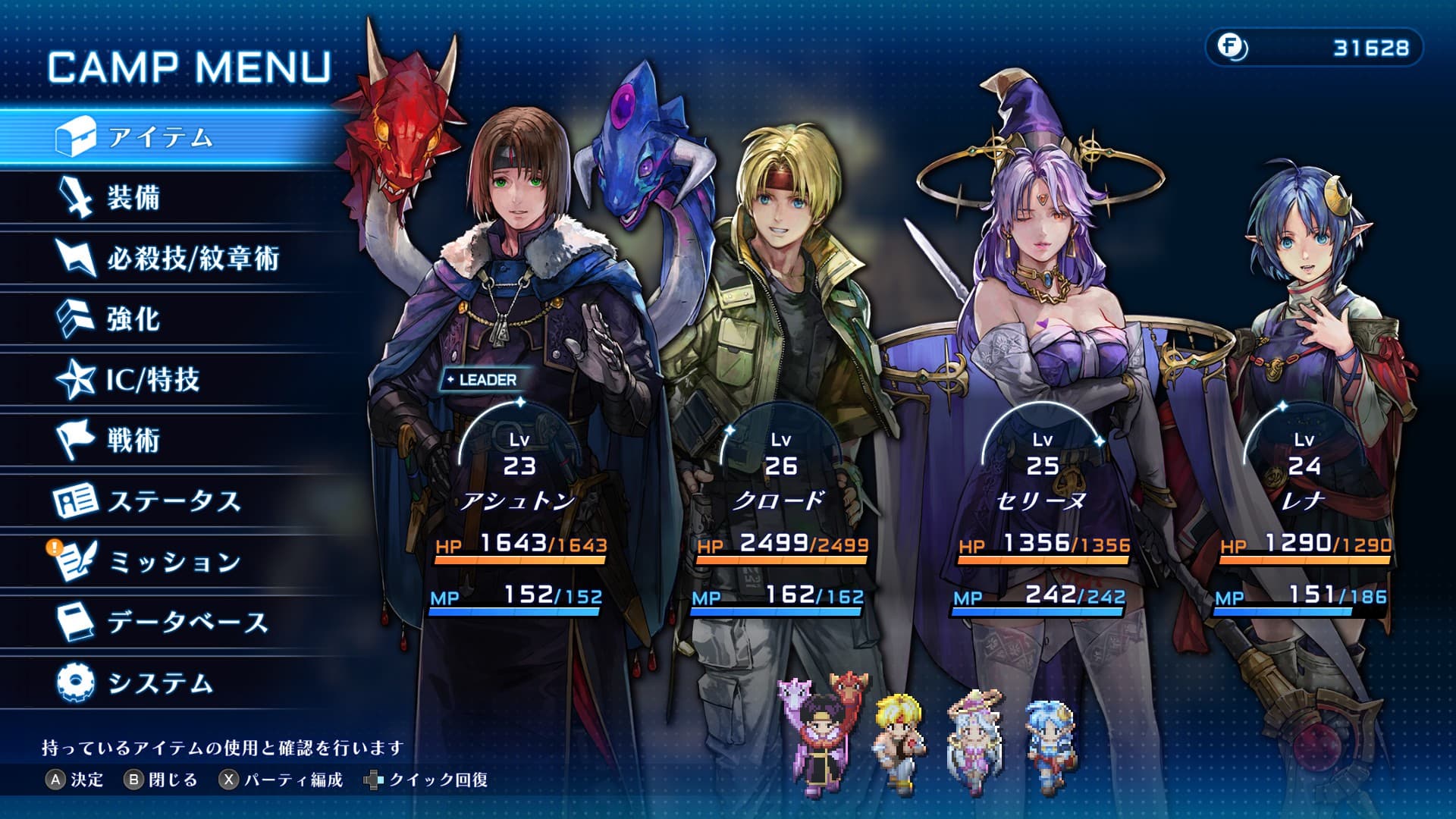1456x819 pixels.
Task: Choose the 強化 (Enhance) option
Action: click(x=134, y=319)
